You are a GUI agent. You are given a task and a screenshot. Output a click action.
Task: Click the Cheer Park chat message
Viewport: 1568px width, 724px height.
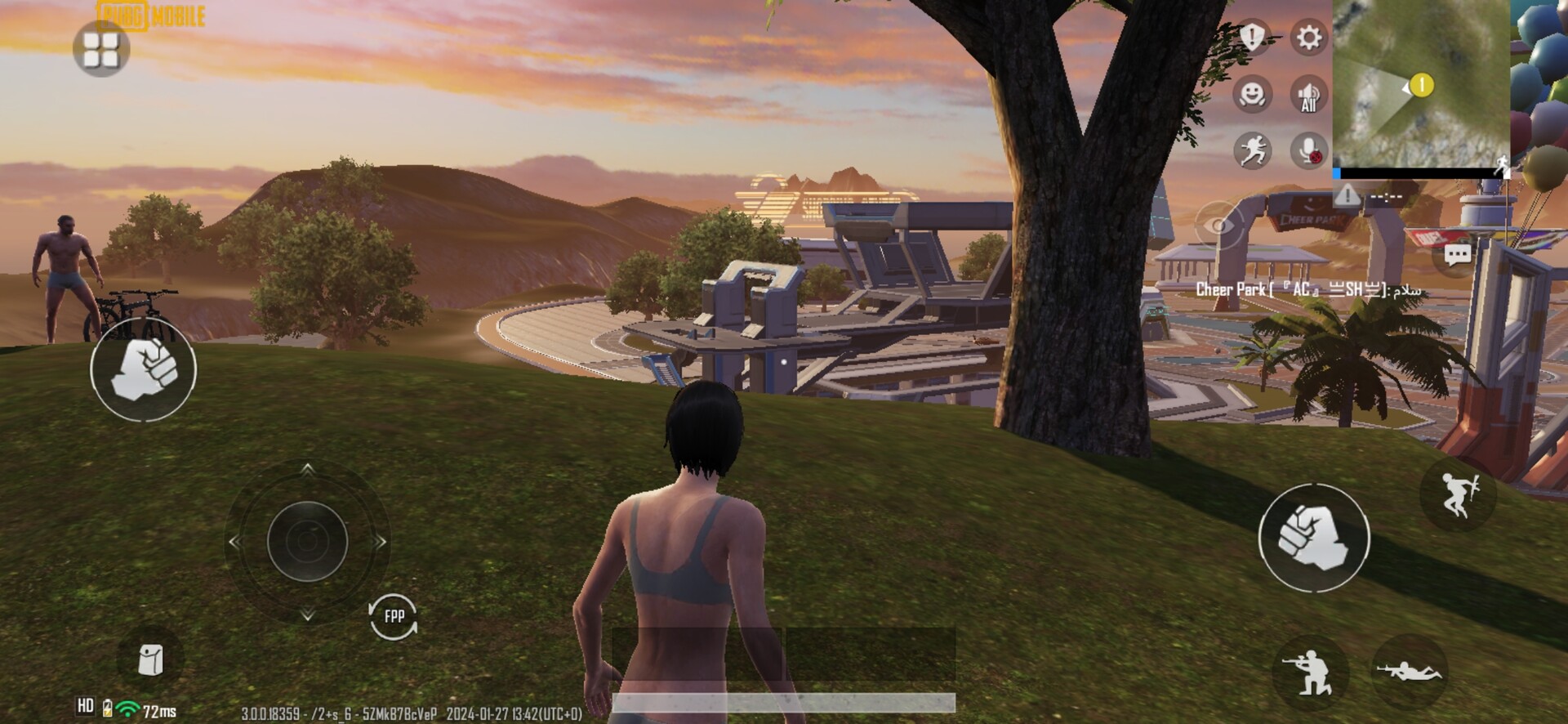(x=1308, y=289)
